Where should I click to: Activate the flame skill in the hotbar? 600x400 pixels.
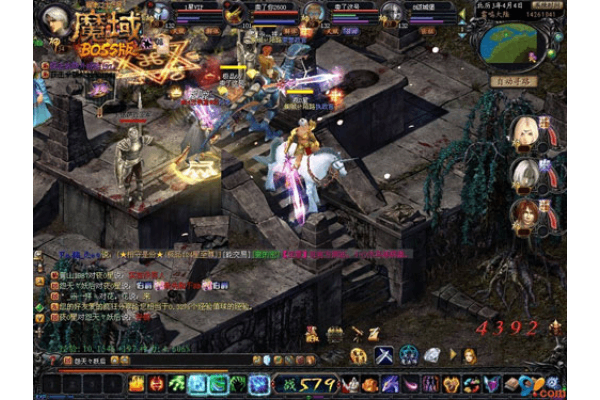pos(156,383)
